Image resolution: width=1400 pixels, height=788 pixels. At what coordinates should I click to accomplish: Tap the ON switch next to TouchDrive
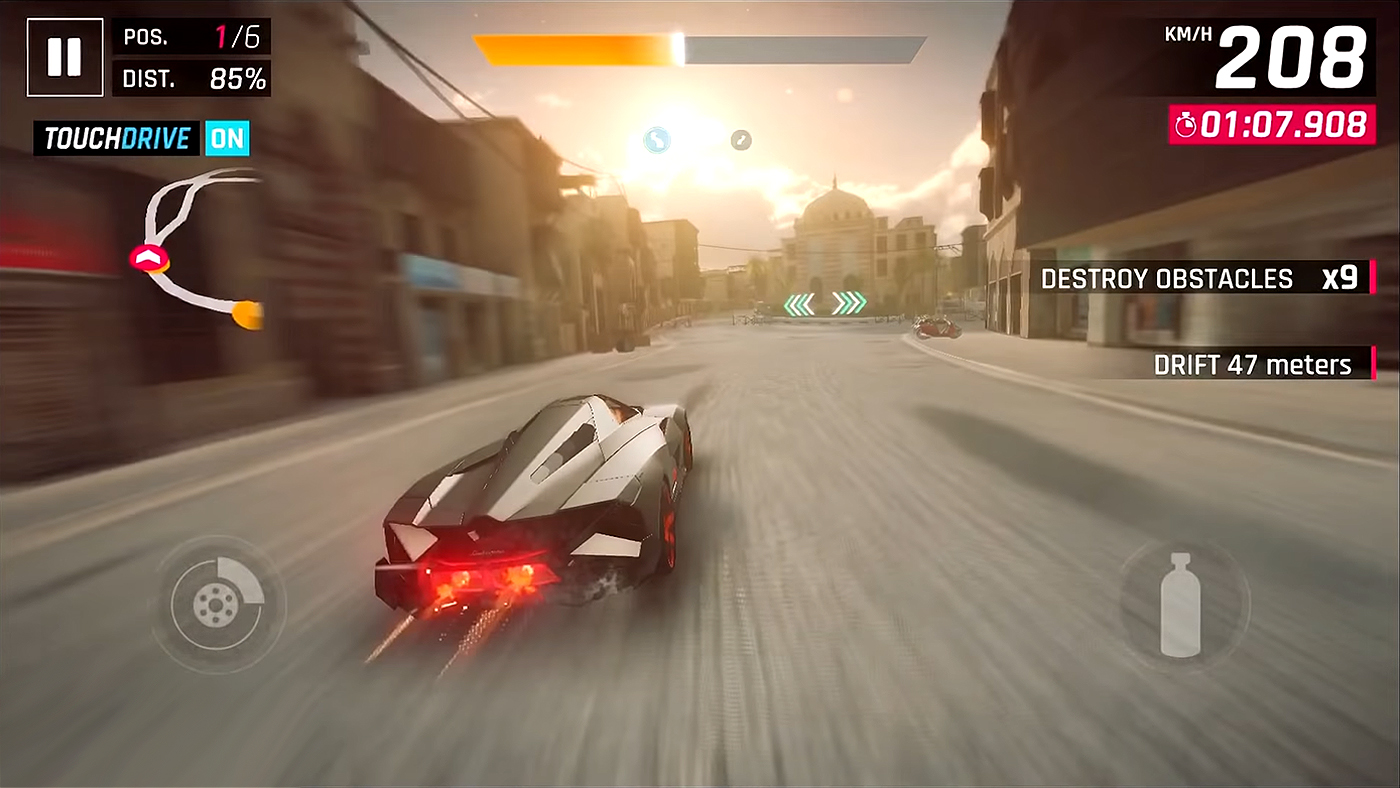(227, 138)
